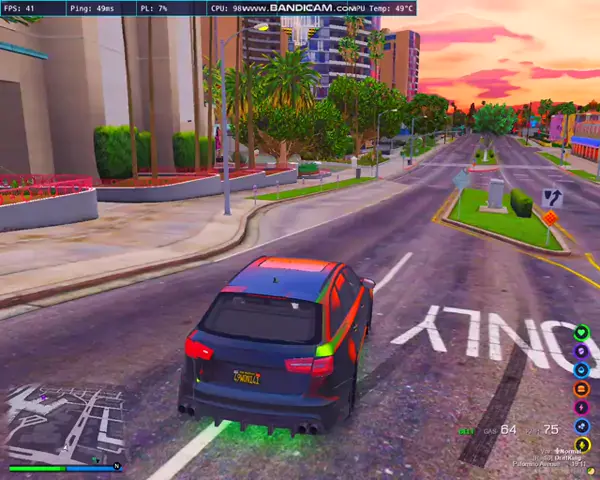600x480 pixels.
Task: Click the pink lightning bolt stress icon
Action: pyautogui.click(x=582, y=407)
